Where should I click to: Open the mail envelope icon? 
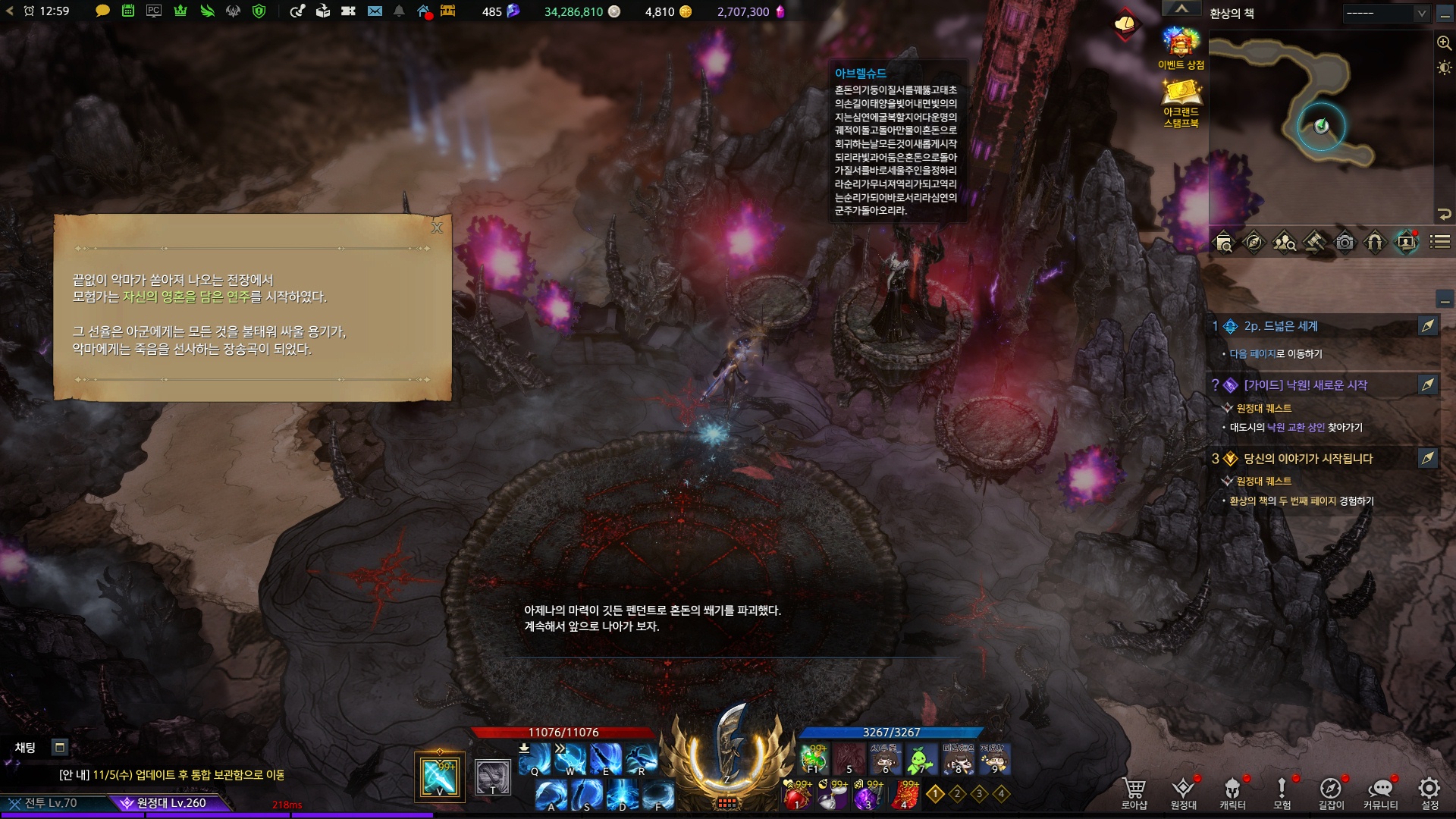click(x=375, y=11)
